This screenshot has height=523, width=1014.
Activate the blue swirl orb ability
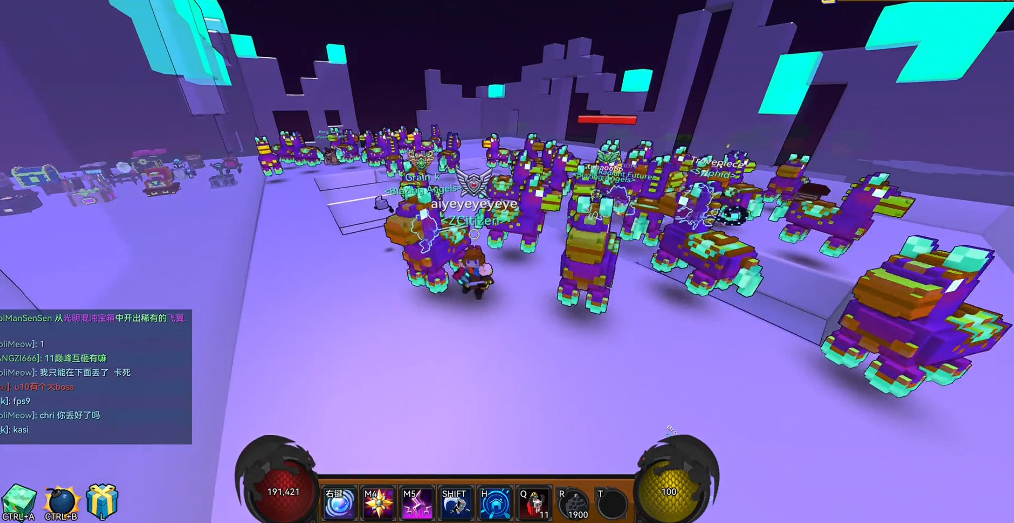(x=340, y=503)
